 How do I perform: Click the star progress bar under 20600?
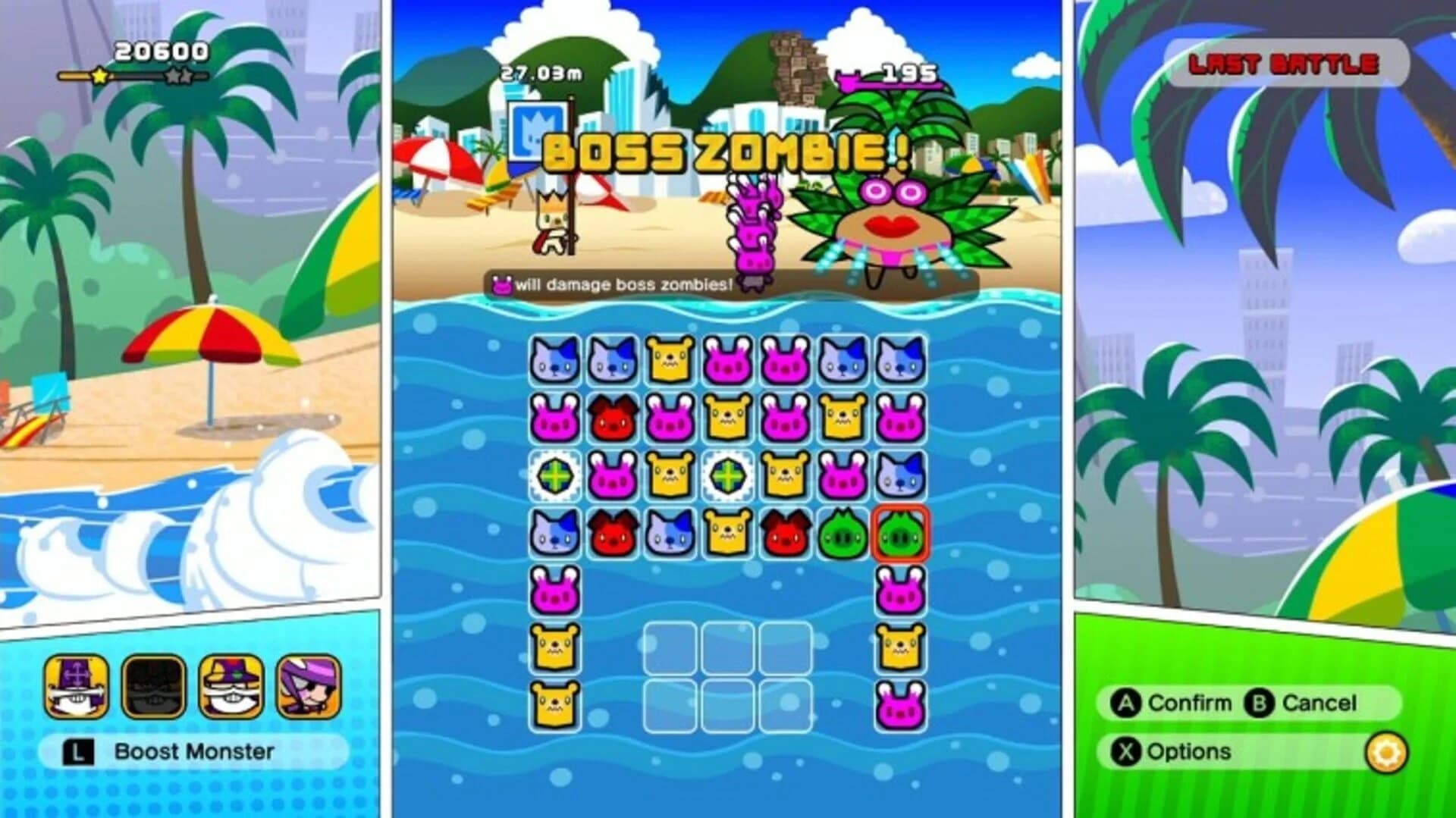point(133,76)
